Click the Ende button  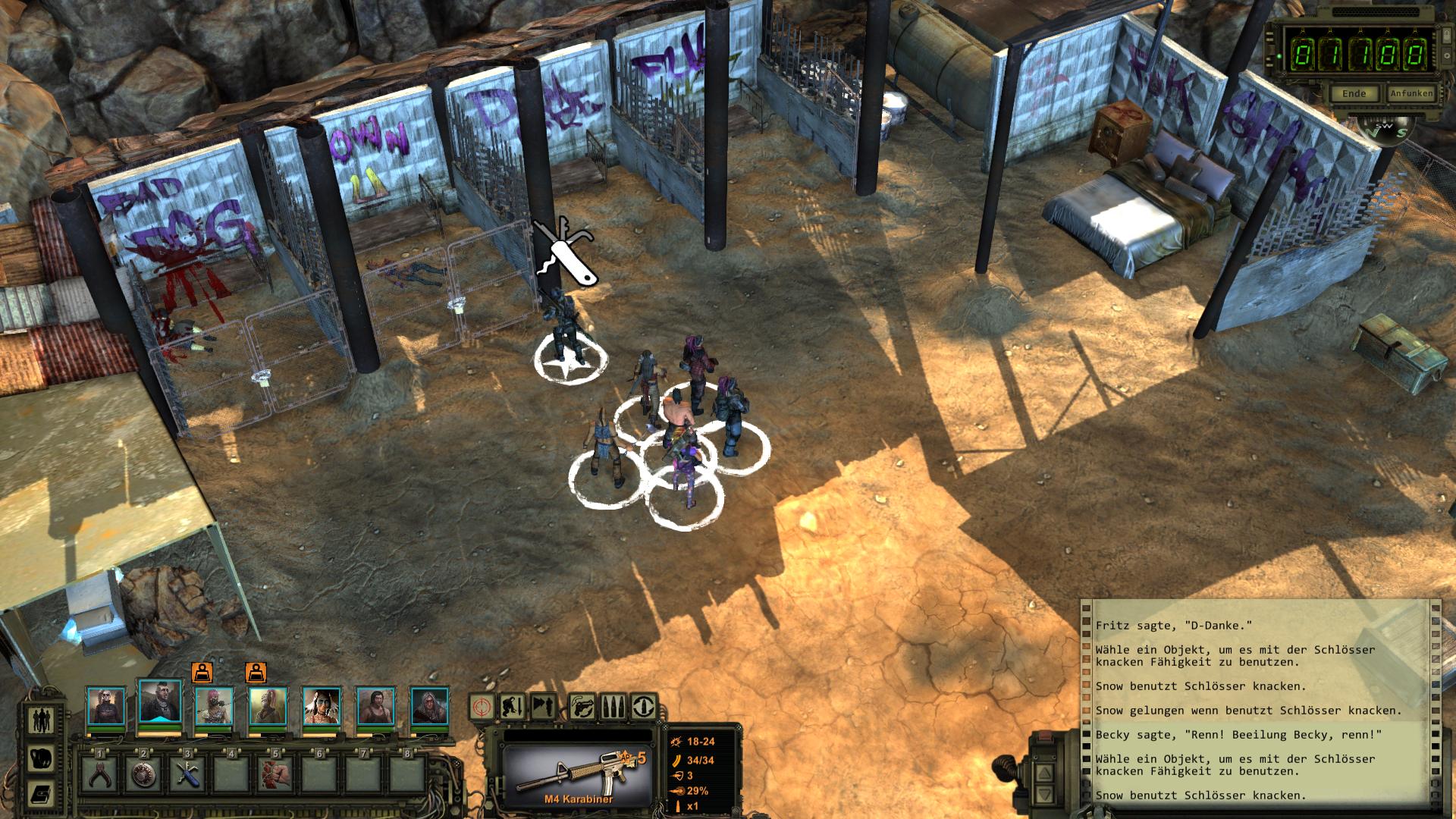pos(1354,94)
